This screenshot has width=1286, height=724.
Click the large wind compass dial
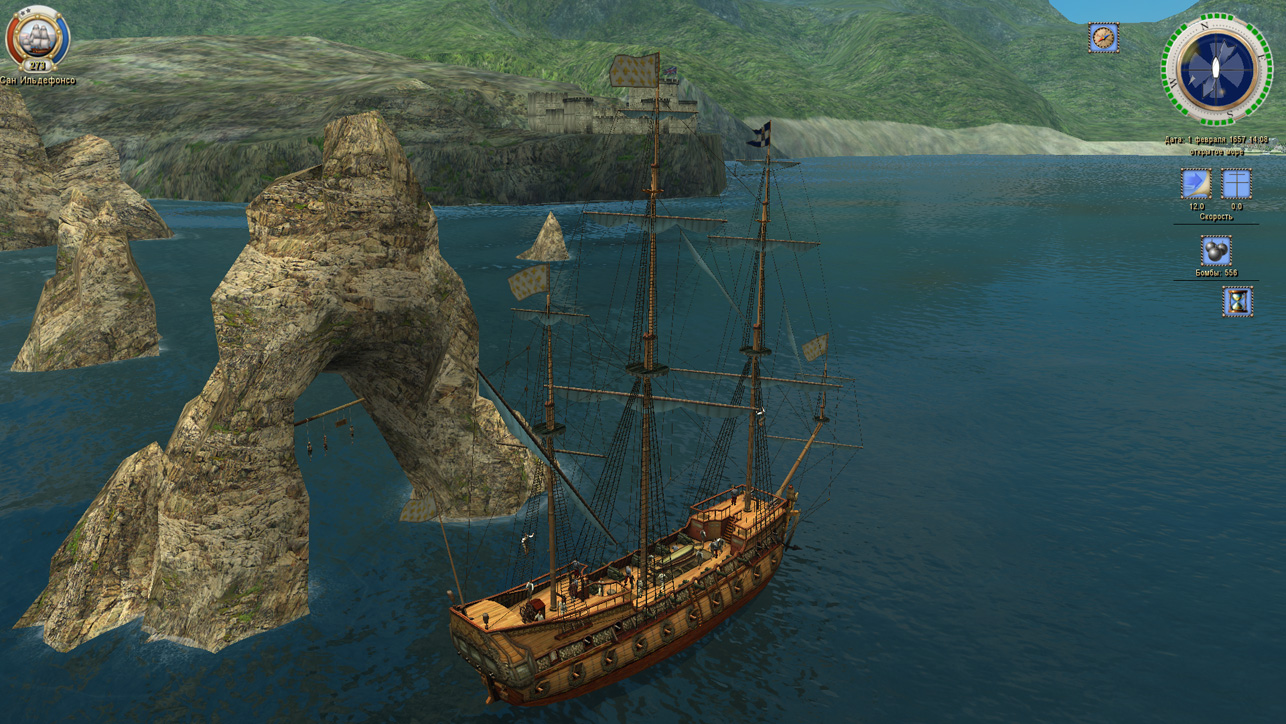click(x=1216, y=69)
